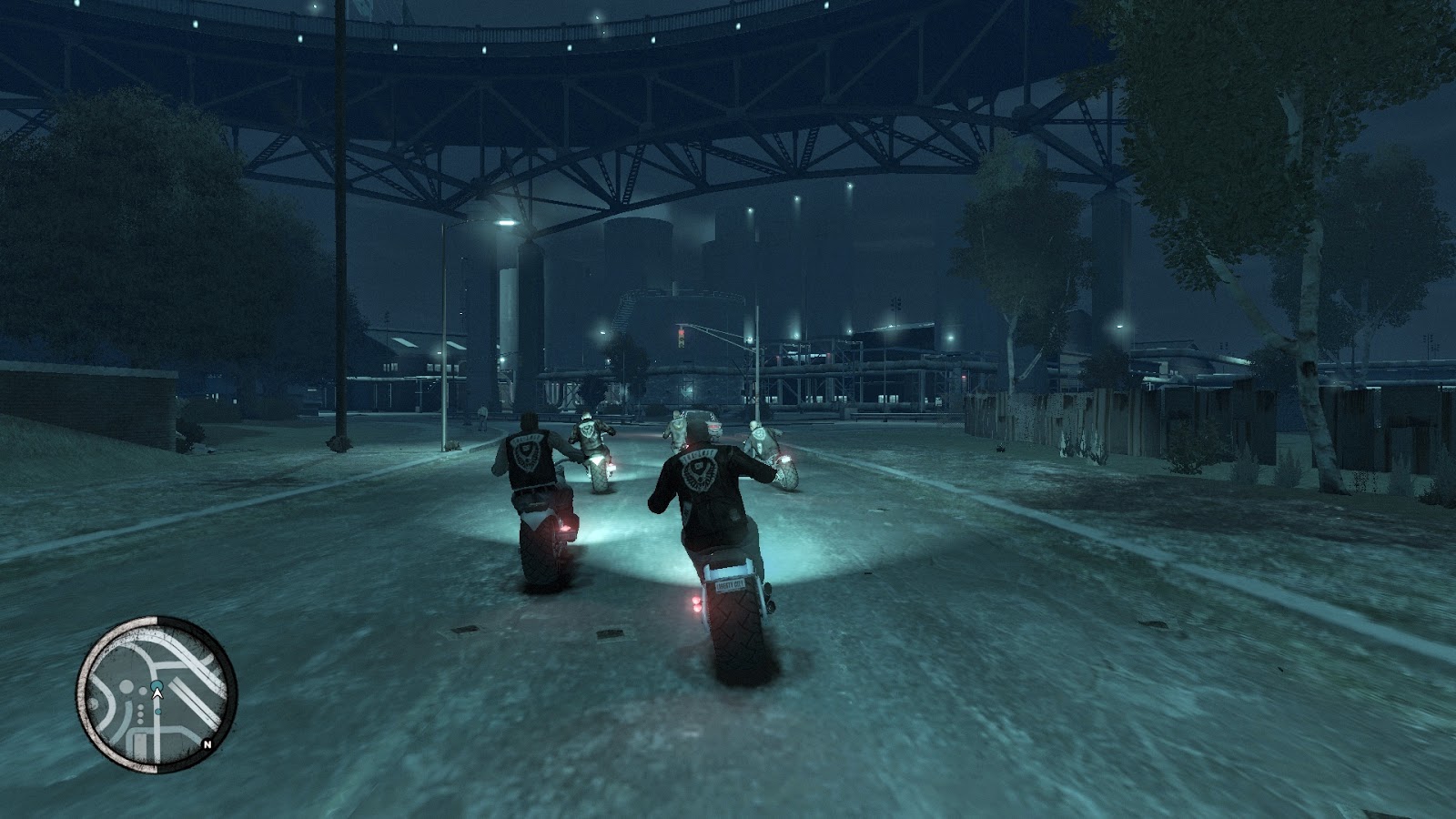Select The Lost MC patch on center rider's vest
The width and height of the screenshot is (1456, 819).
tap(701, 470)
